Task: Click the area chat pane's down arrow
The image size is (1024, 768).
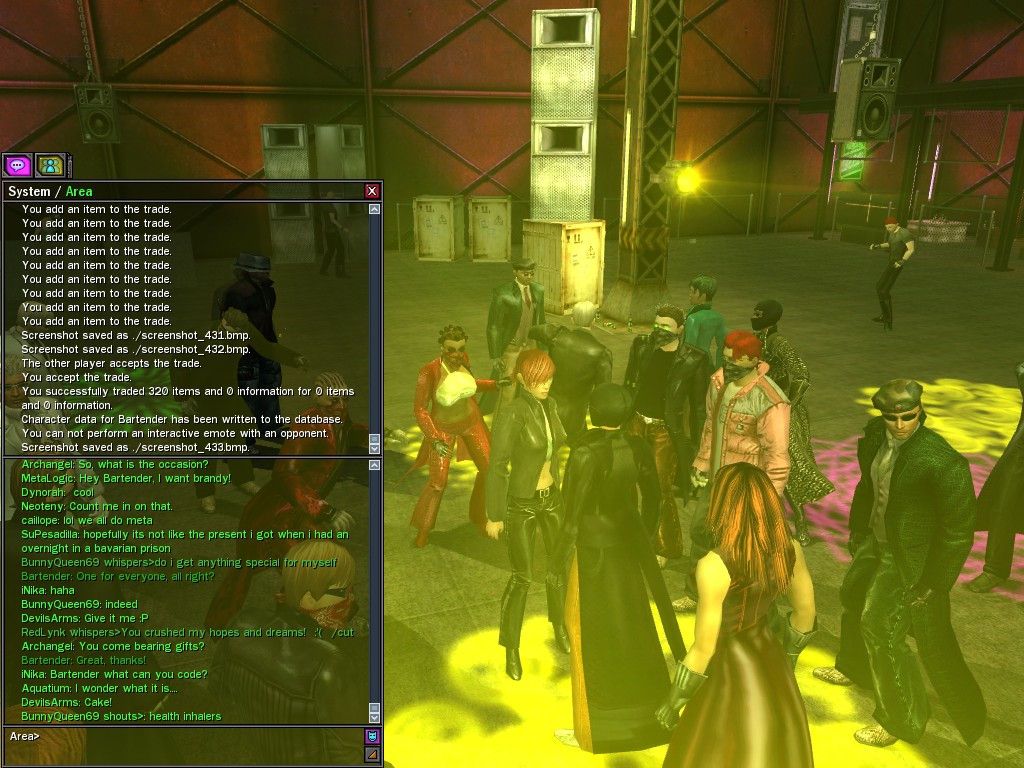Action: click(374, 716)
